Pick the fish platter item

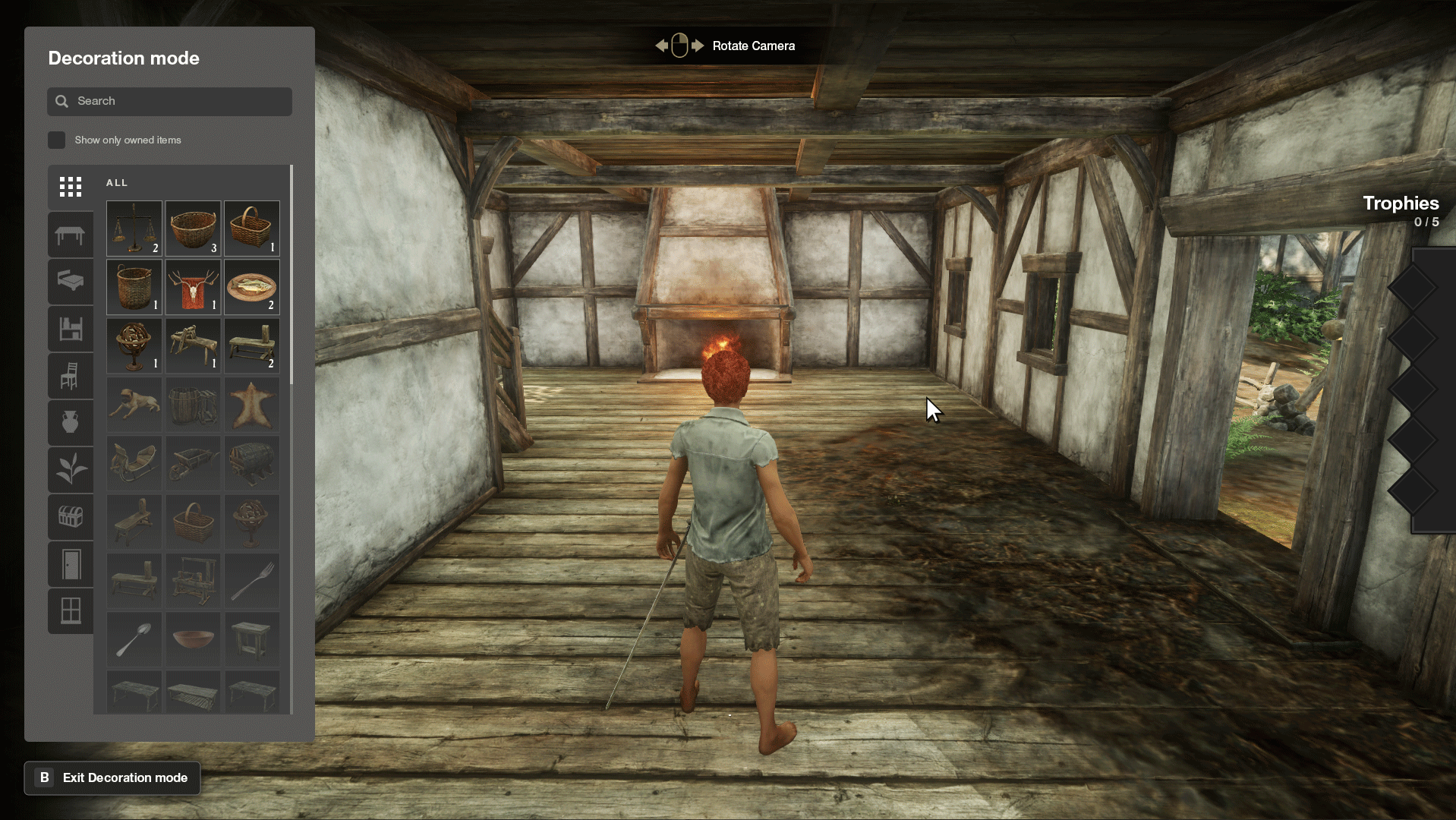(251, 287)
